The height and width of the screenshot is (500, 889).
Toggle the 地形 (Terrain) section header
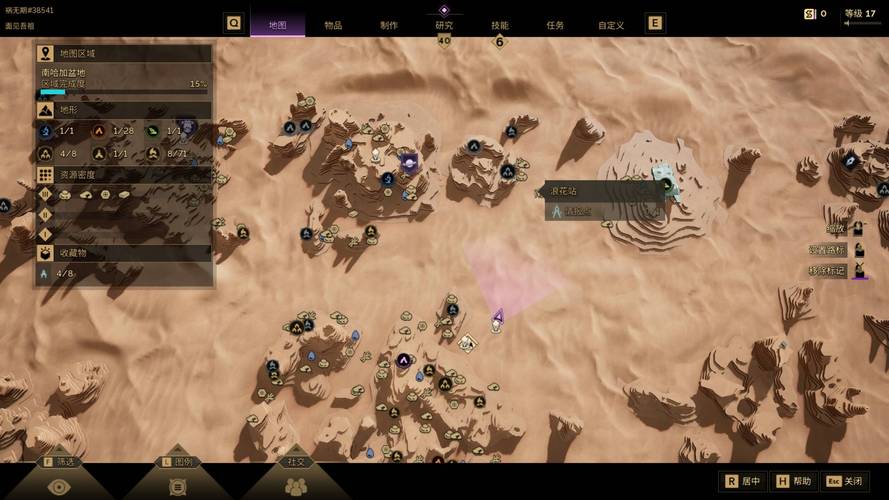click(124, 110)
